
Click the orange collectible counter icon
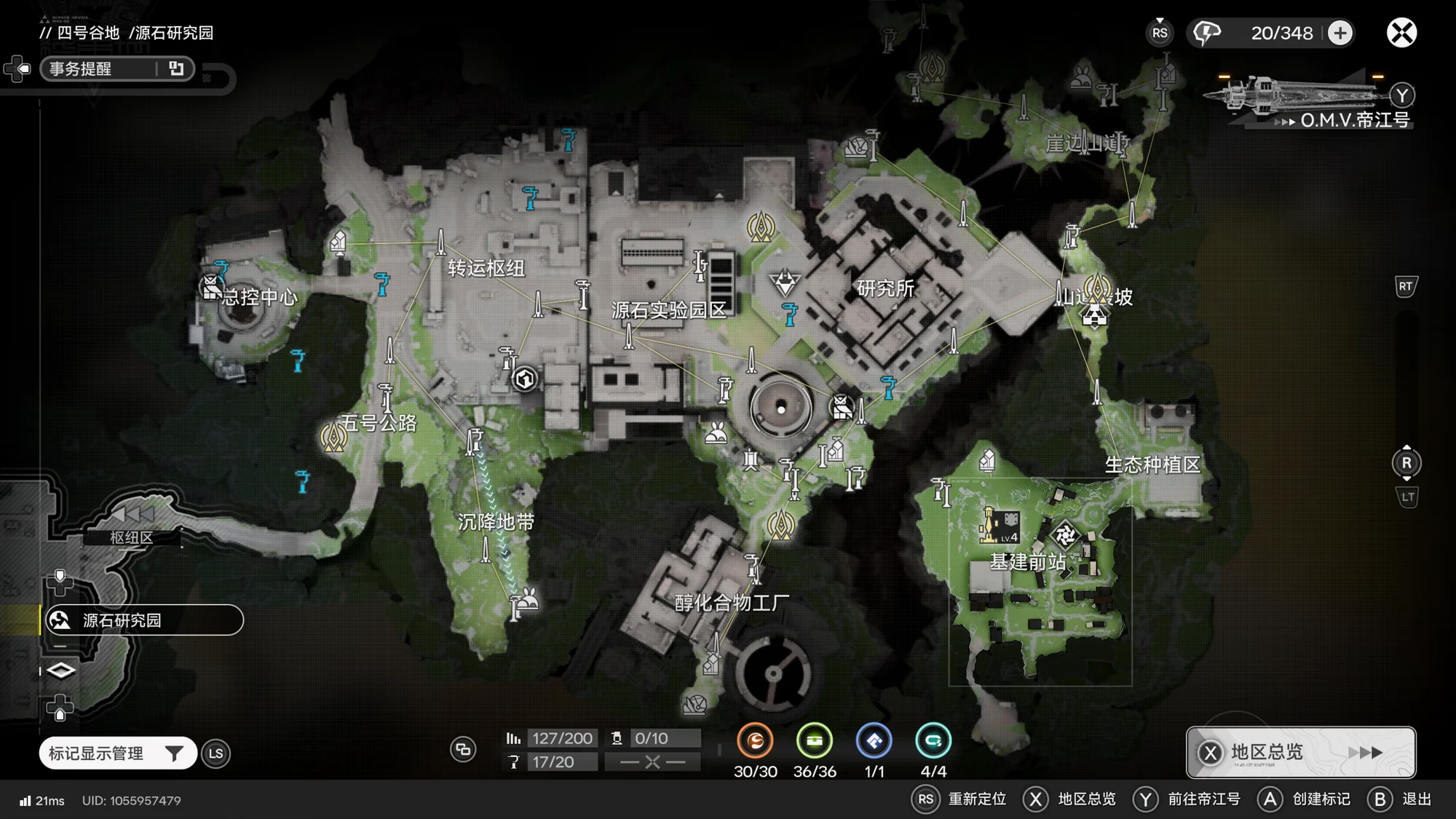point(755,741)
